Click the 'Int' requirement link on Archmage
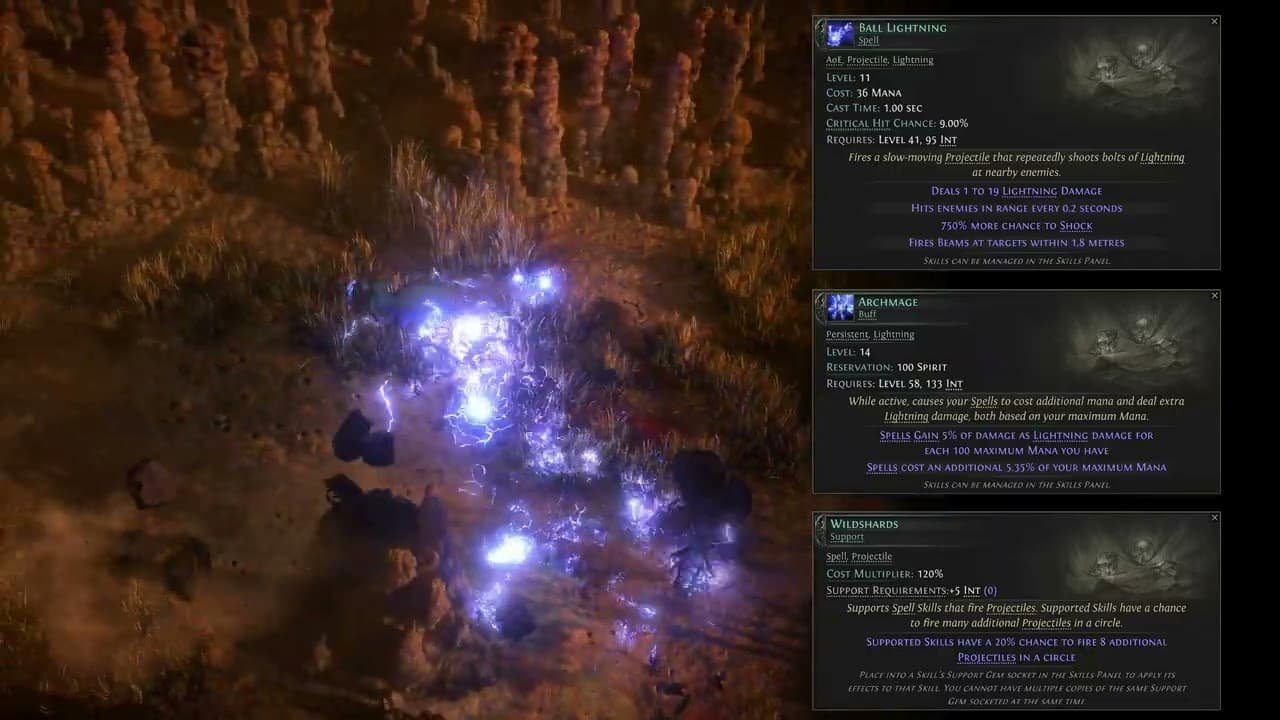The height and width of the screenshot is (720, 1280). 953,384
